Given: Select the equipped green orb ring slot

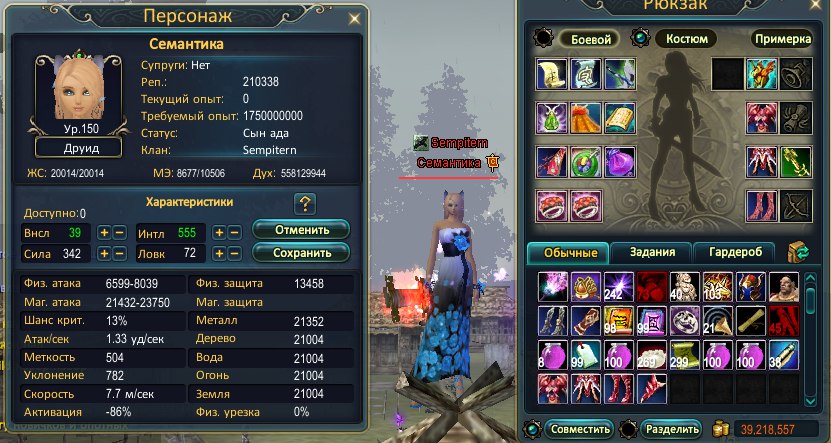Looking at the screenshot, I should point(585,162).
